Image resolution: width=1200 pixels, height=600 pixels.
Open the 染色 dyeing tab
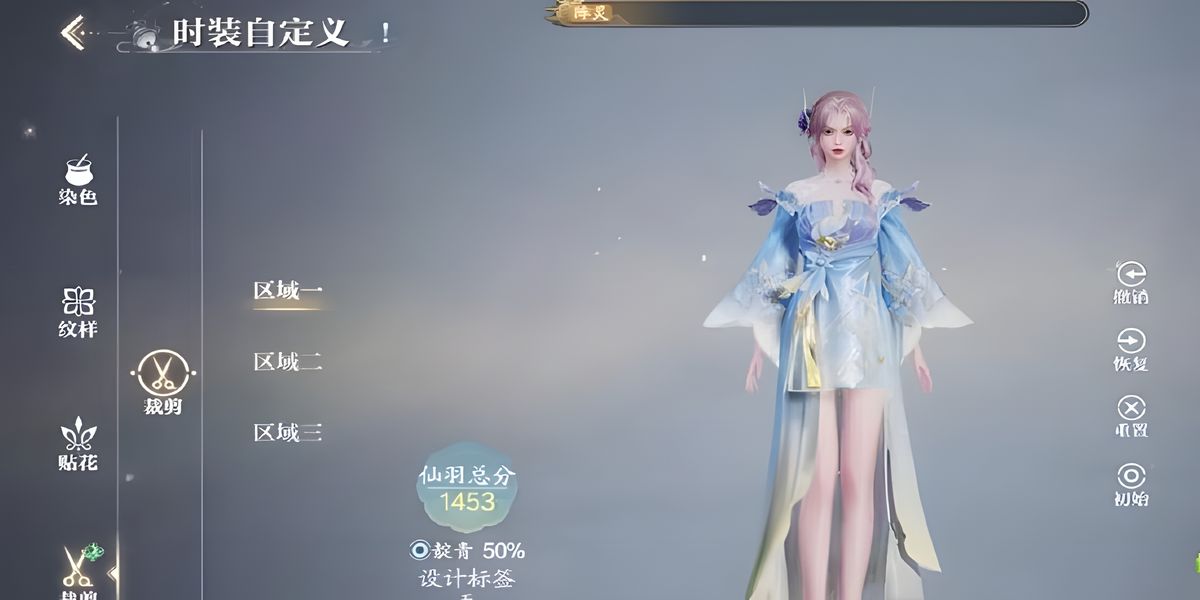point(78,180)
